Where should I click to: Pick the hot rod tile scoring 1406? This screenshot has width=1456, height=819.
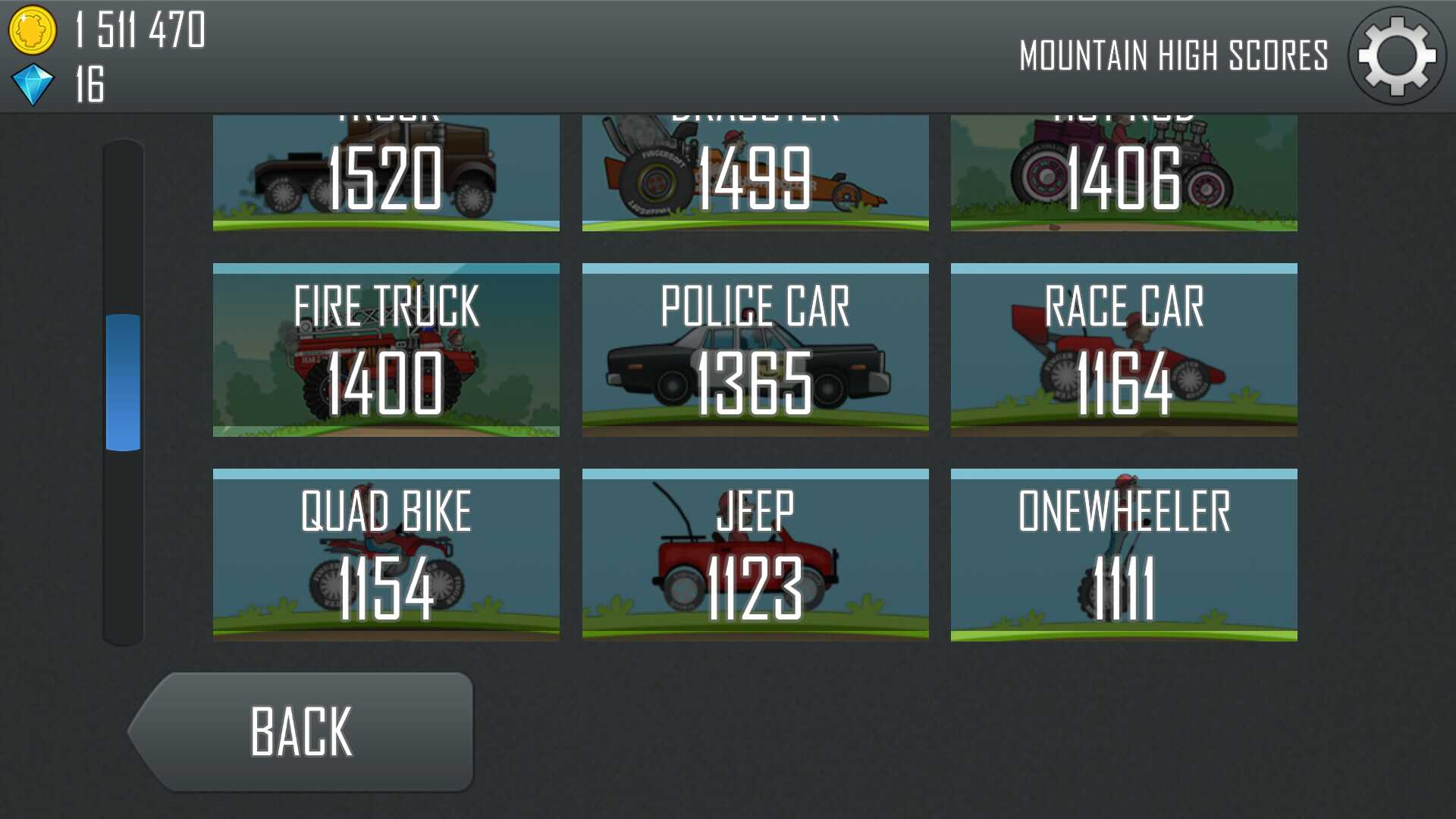[1124, 174]
